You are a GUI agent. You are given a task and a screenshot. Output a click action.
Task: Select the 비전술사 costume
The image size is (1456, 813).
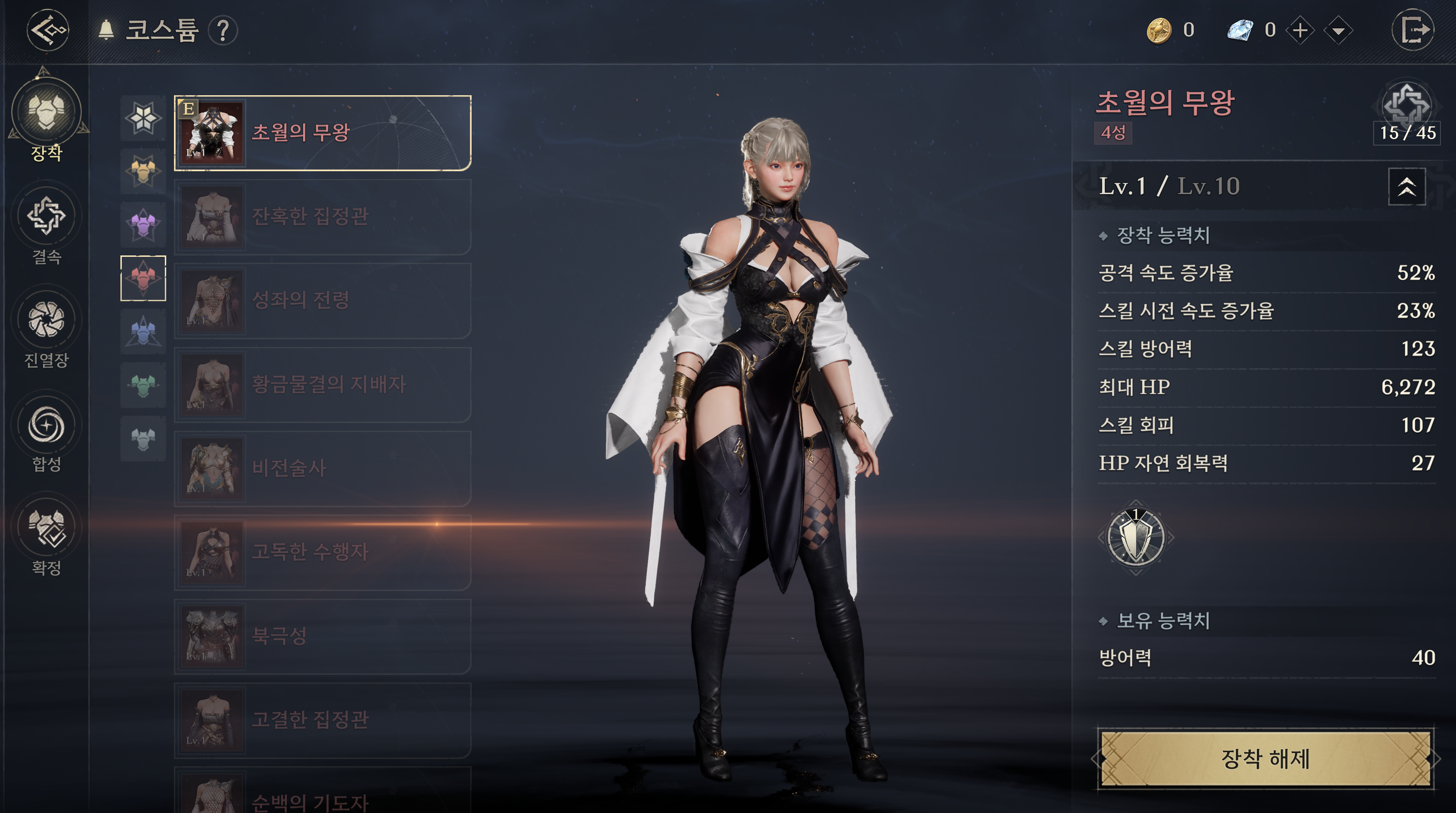click(322, 468)
